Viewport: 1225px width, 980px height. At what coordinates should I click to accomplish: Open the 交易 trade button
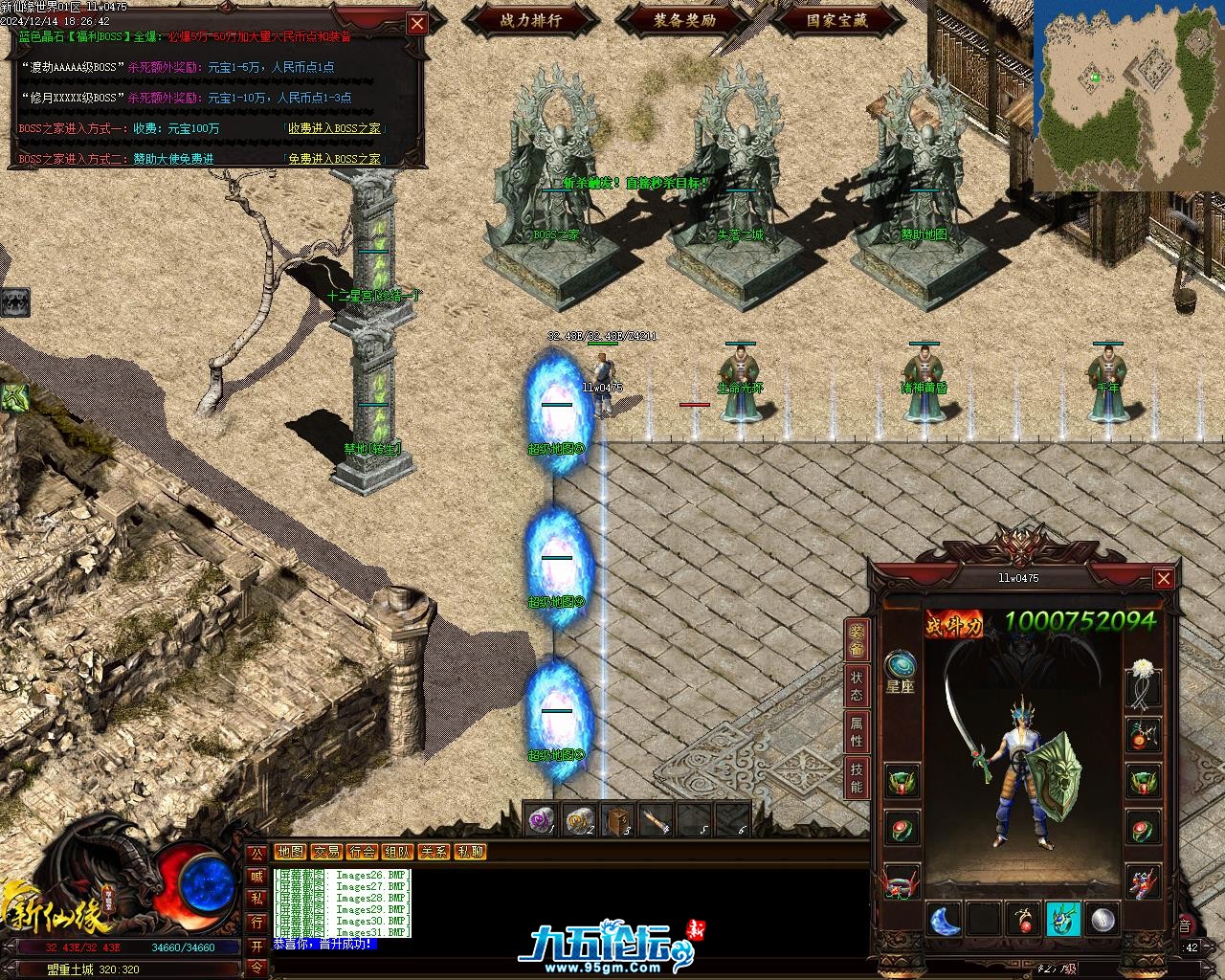click(326, 852)
